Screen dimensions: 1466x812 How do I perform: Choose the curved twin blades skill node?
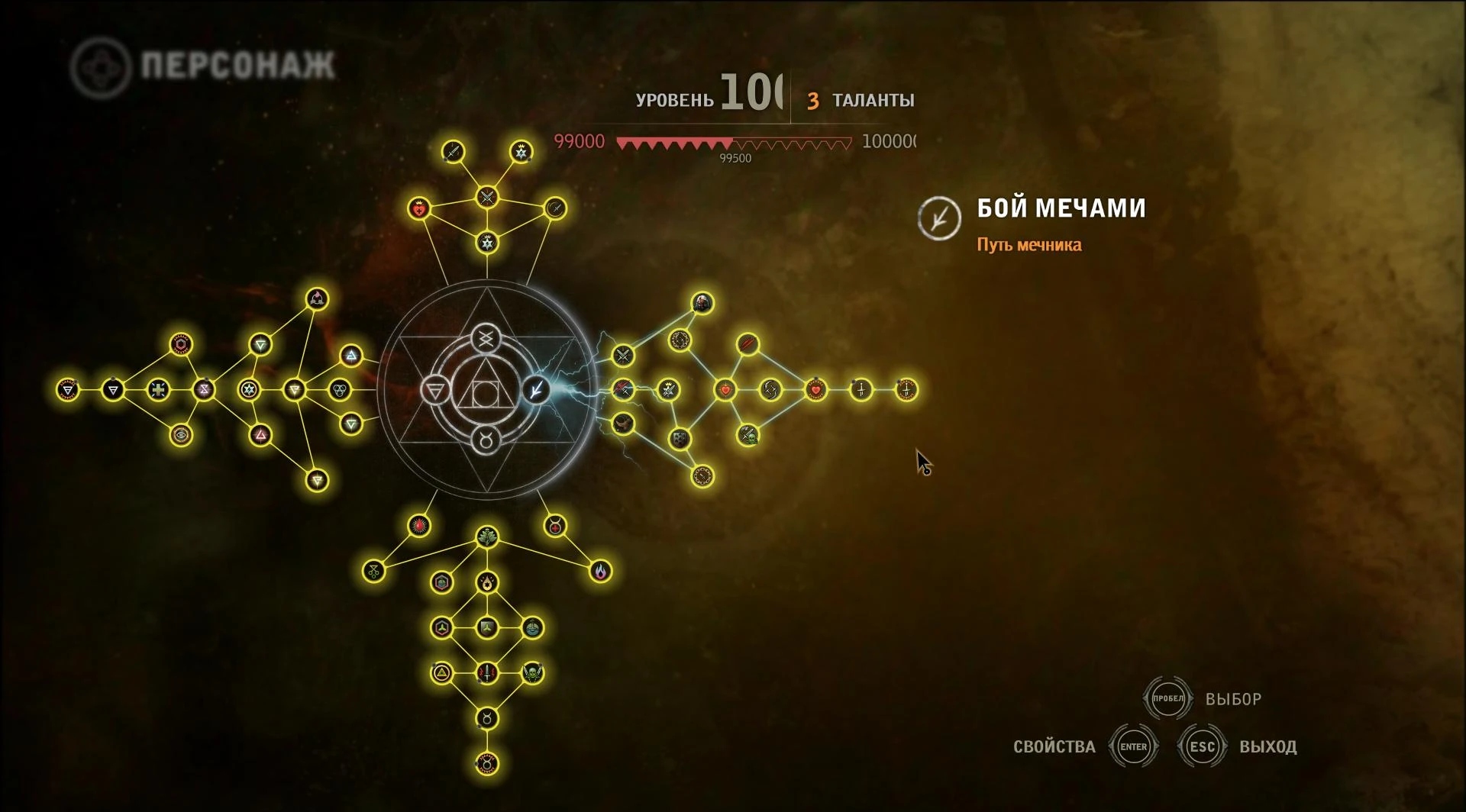770,390
